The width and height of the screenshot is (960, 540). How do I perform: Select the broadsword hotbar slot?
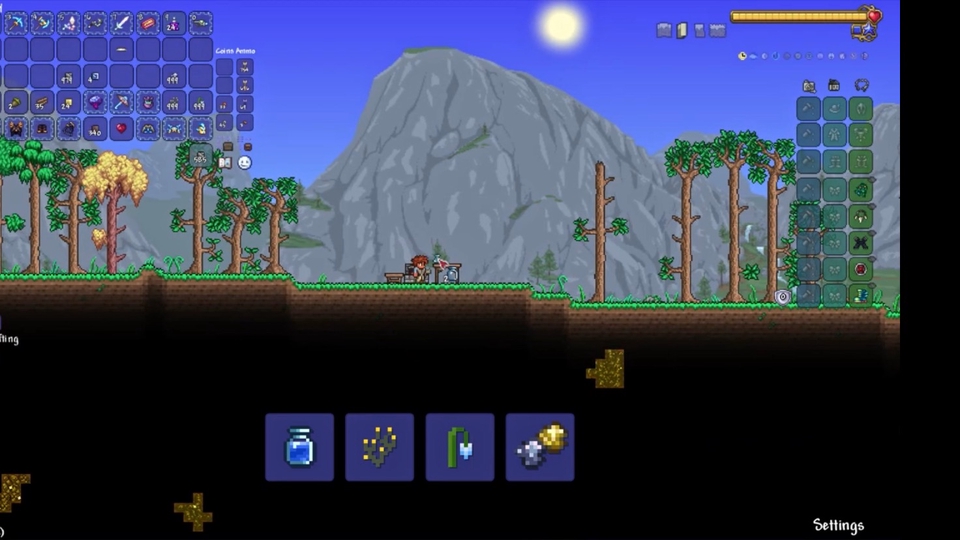pos(122,22)
